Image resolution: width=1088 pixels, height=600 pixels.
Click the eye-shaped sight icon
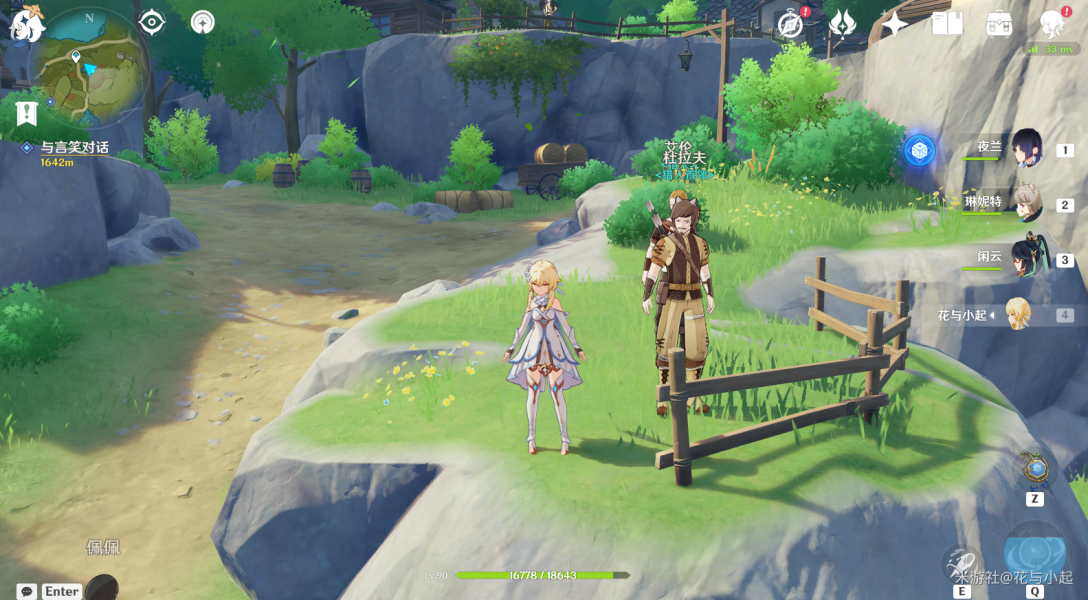152,22
